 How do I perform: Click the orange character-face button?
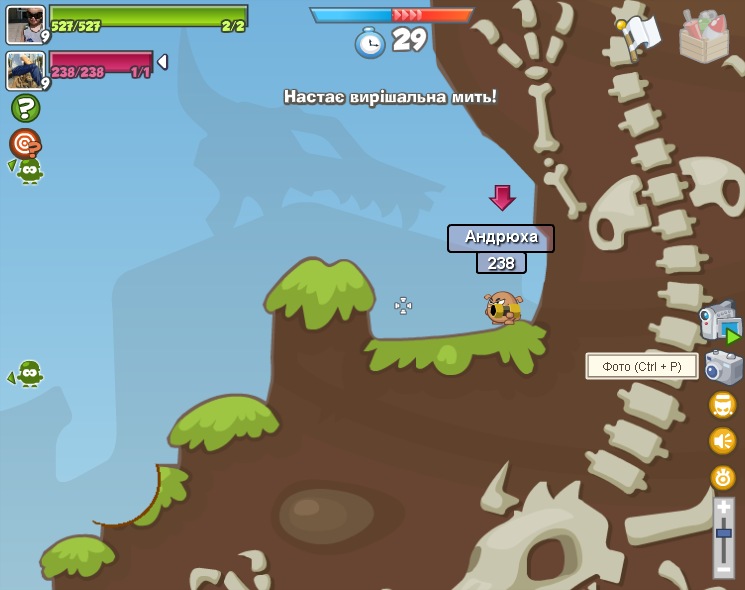(x=722, y=405)
